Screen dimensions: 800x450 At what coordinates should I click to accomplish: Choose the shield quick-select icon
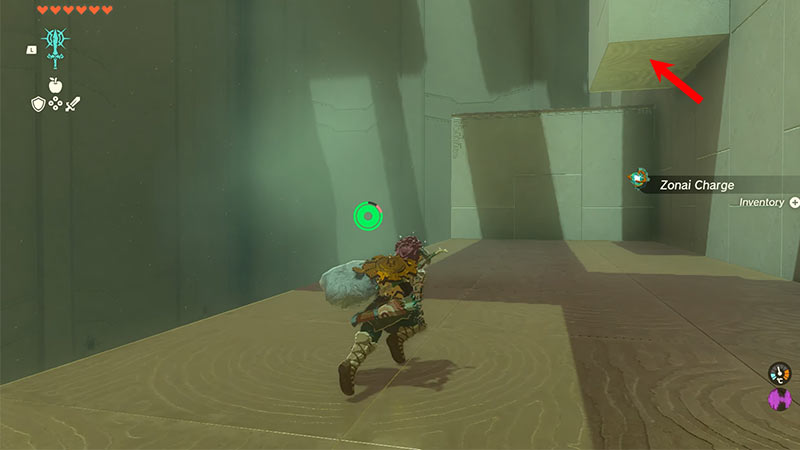coord(36,103)
